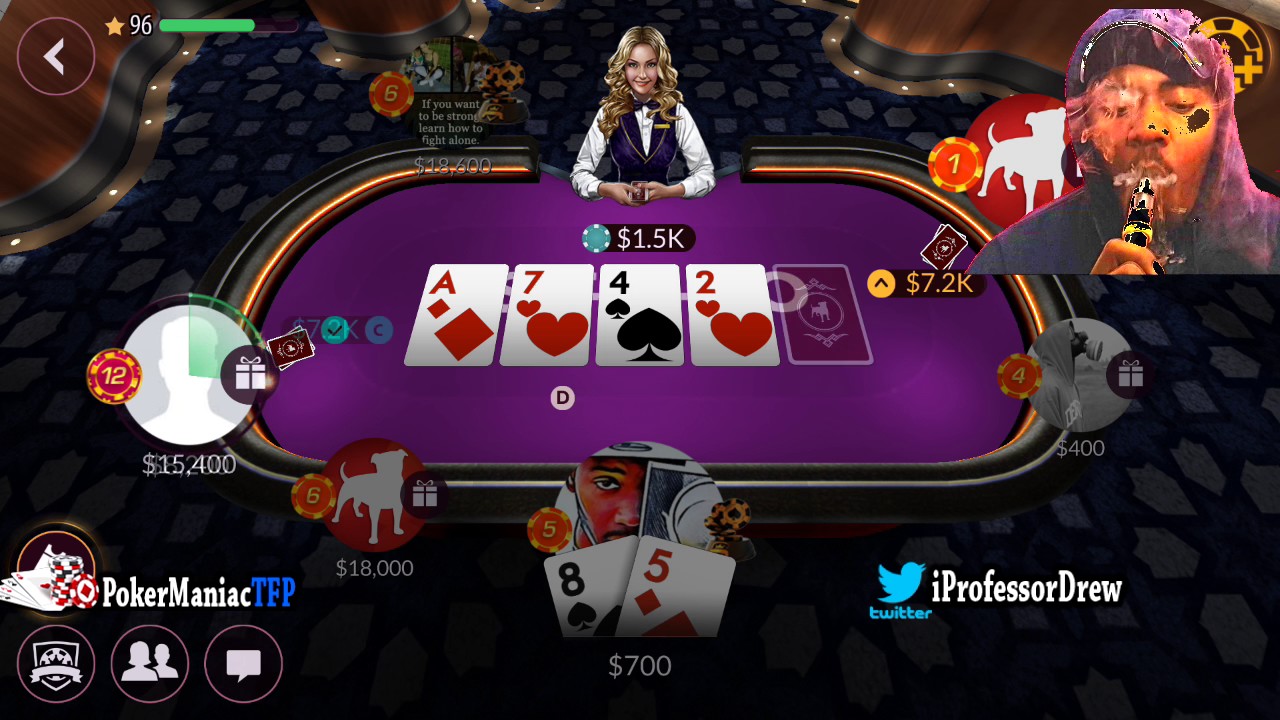Tap the green checkmark badge near the left bet
Viewport: 1280px width, 720px height.
coord(335,330)
